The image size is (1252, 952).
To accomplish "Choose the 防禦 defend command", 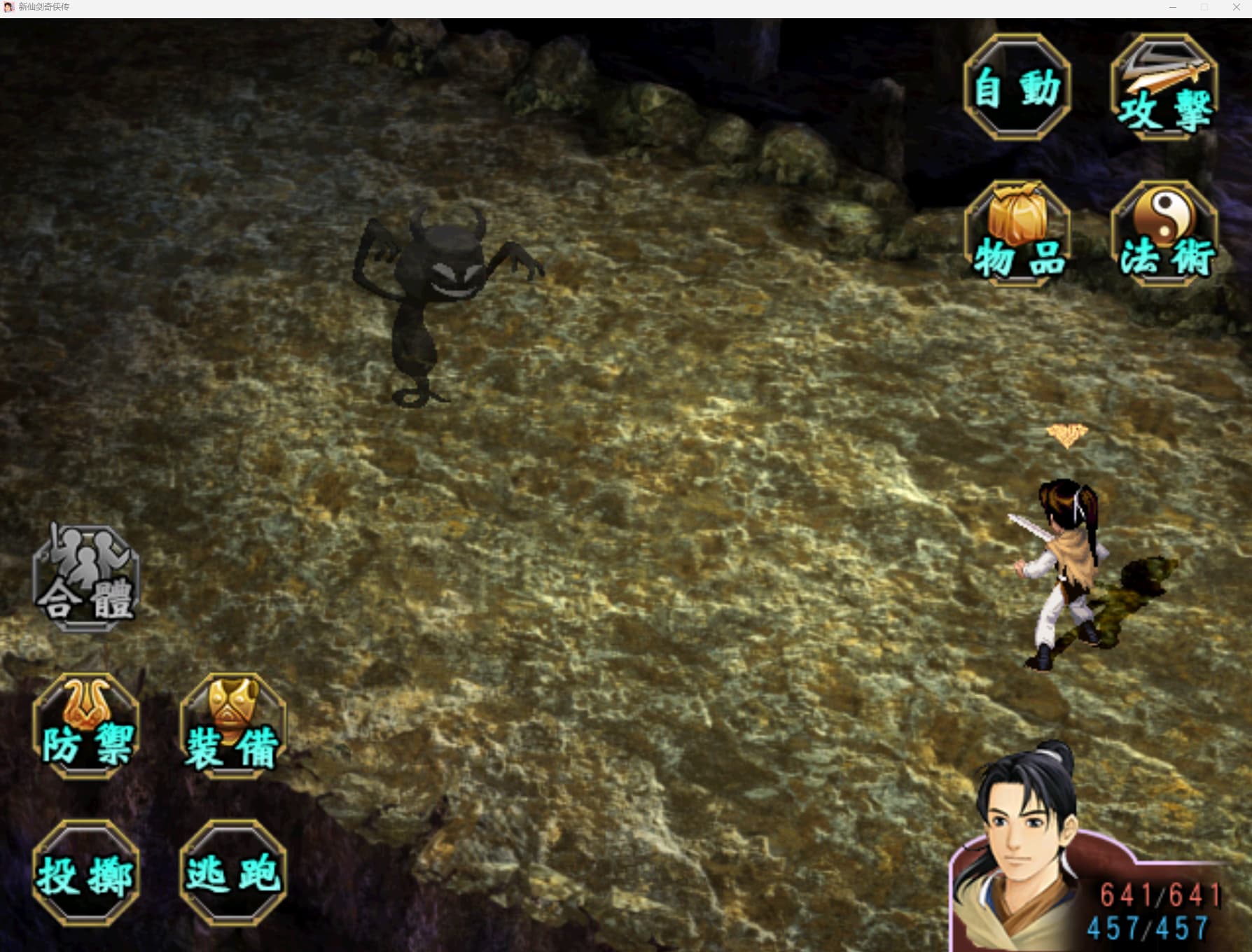I will pyautogui.click(x=86, y=727).
